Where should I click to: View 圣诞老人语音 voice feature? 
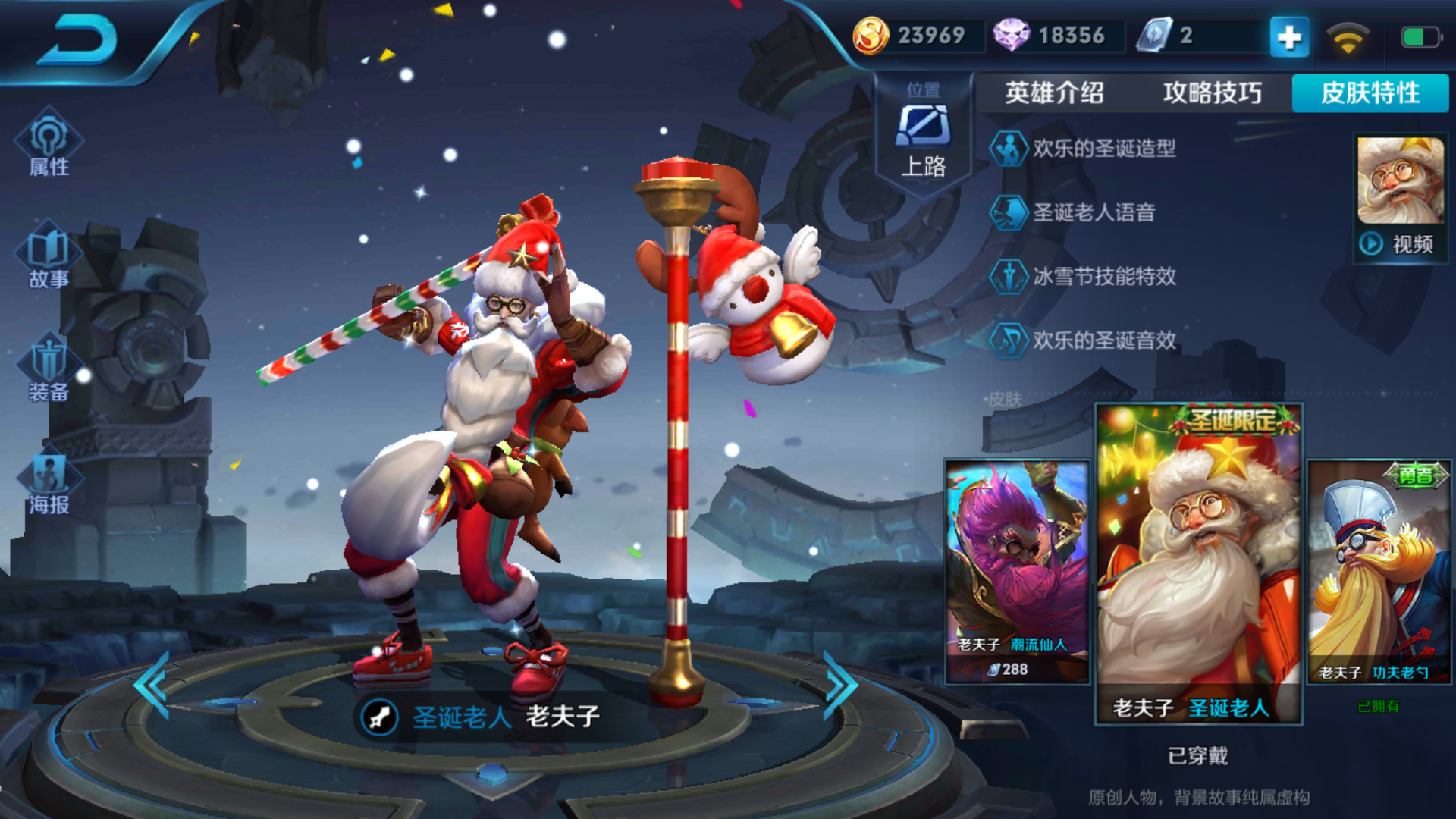pos(1093,212)
